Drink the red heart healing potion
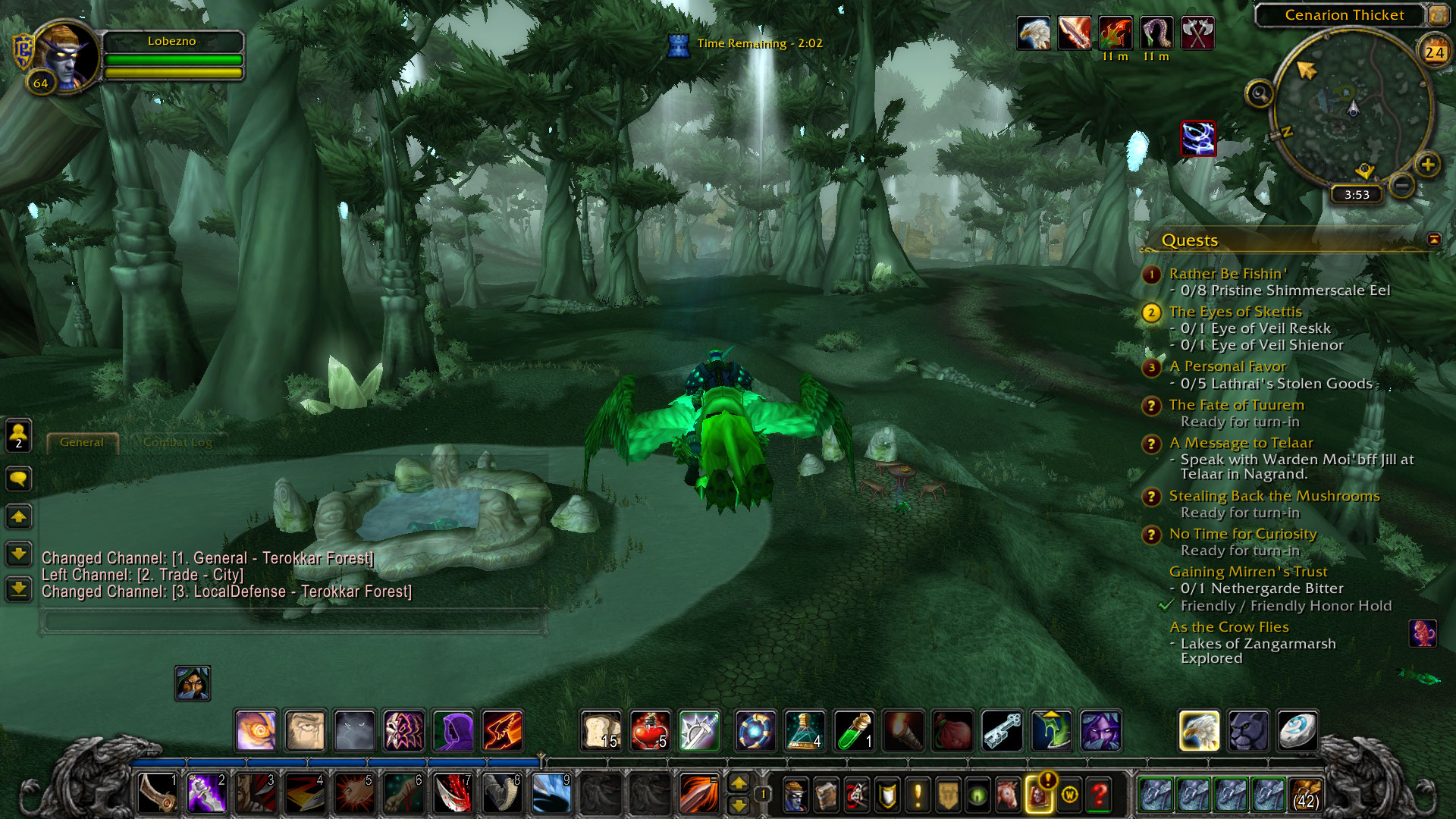This screenshot has width=1456, height=819. click(650, 731)
